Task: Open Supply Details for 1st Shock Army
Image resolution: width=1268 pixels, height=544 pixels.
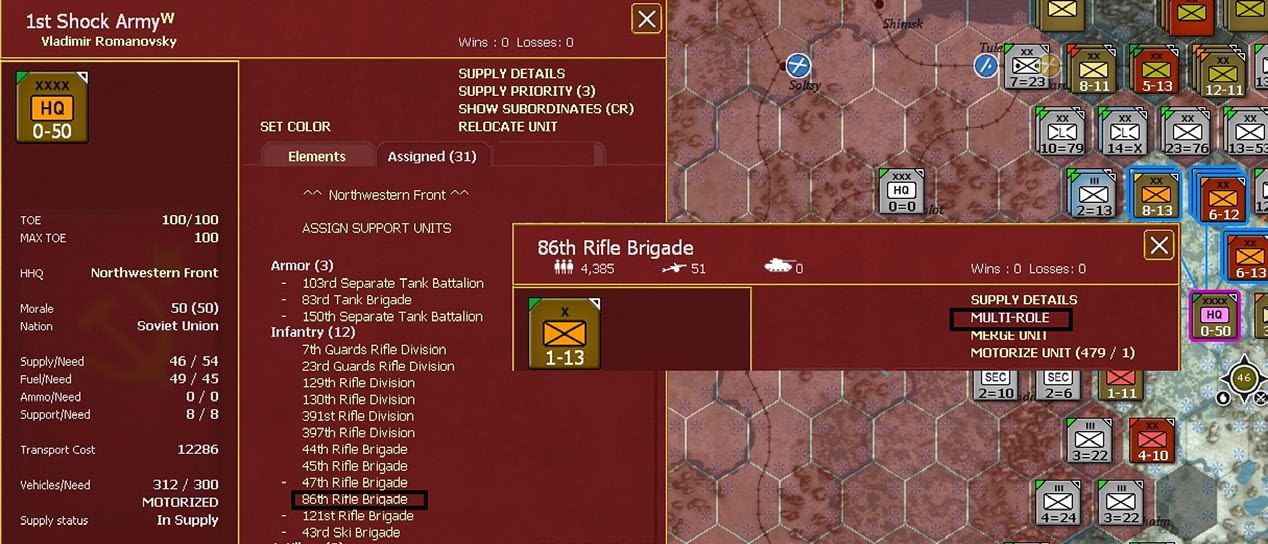Action: [511, 74]
